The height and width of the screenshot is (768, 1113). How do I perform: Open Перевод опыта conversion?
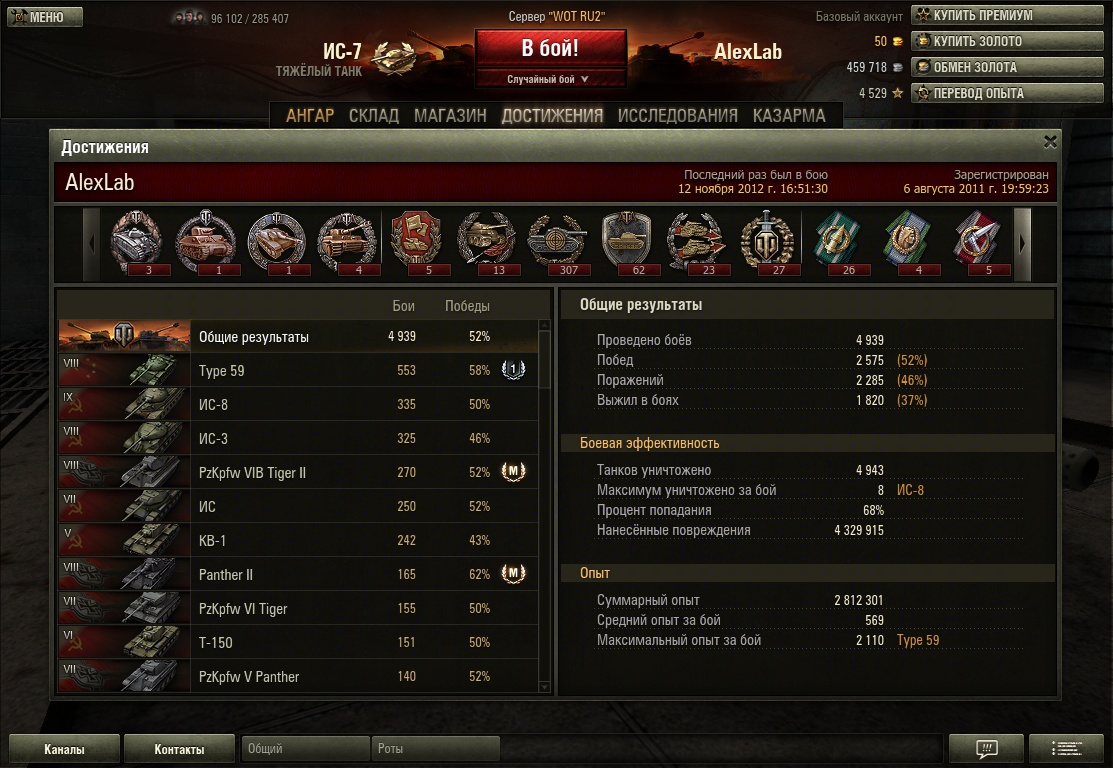[x=972, y=93]
